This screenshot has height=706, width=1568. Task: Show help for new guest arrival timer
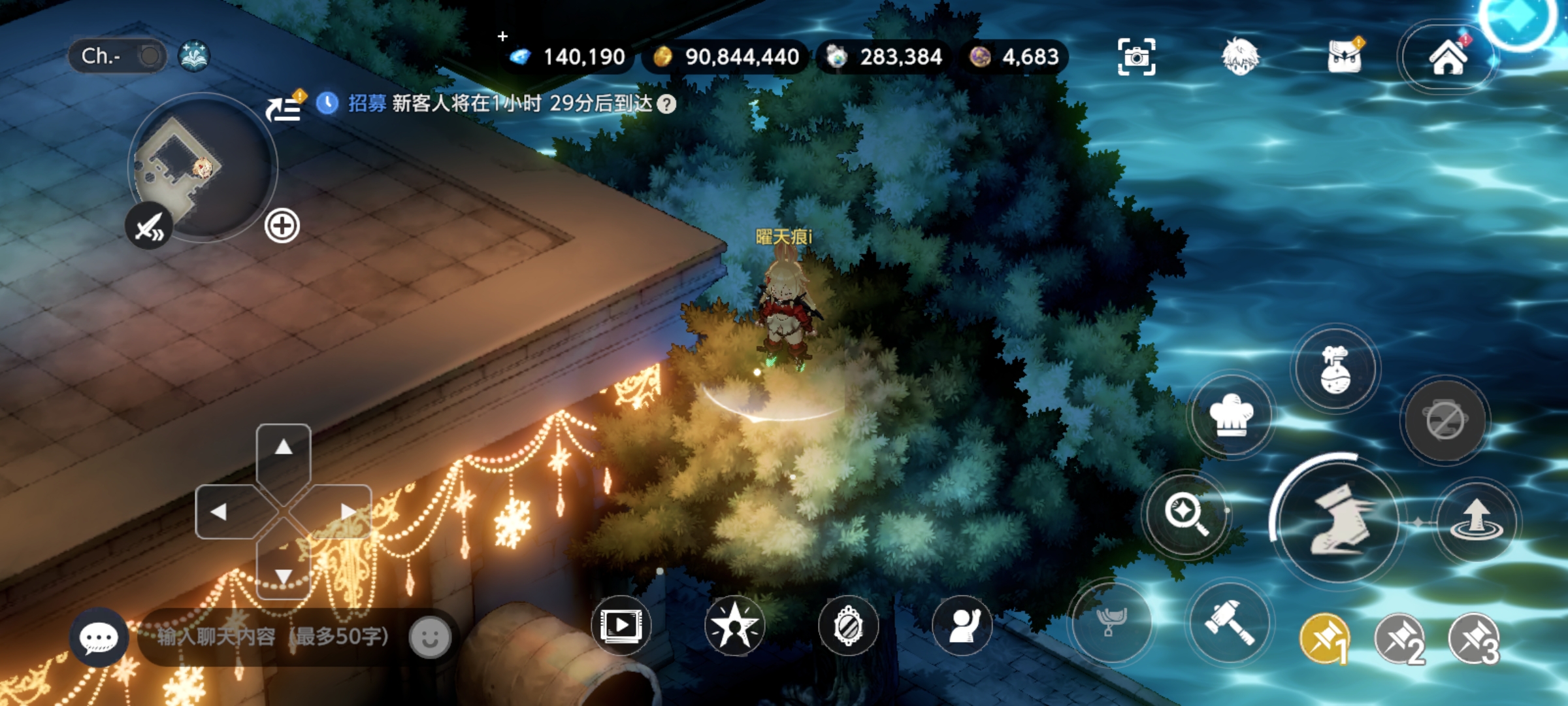point(666,104)
